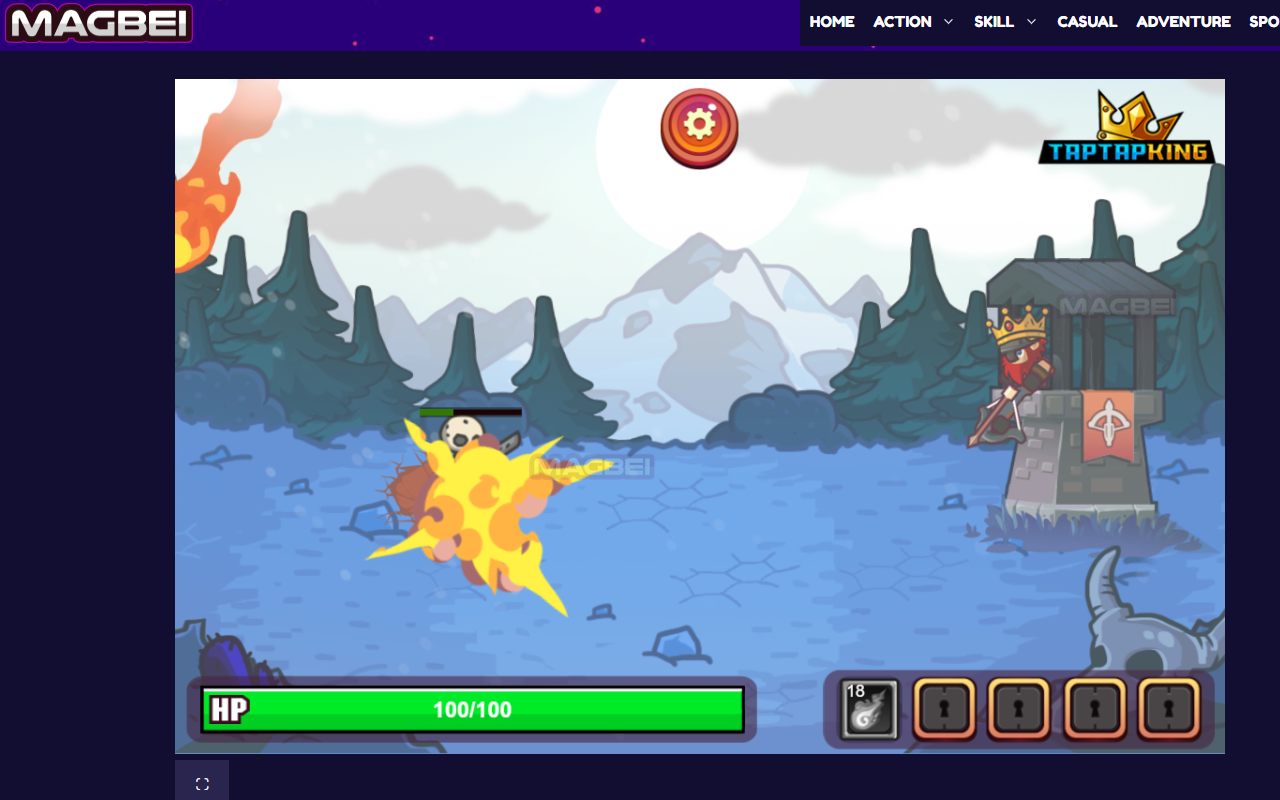Click the TapTapKing logo
The image size is (1280, 800).
pos(1127,130)
